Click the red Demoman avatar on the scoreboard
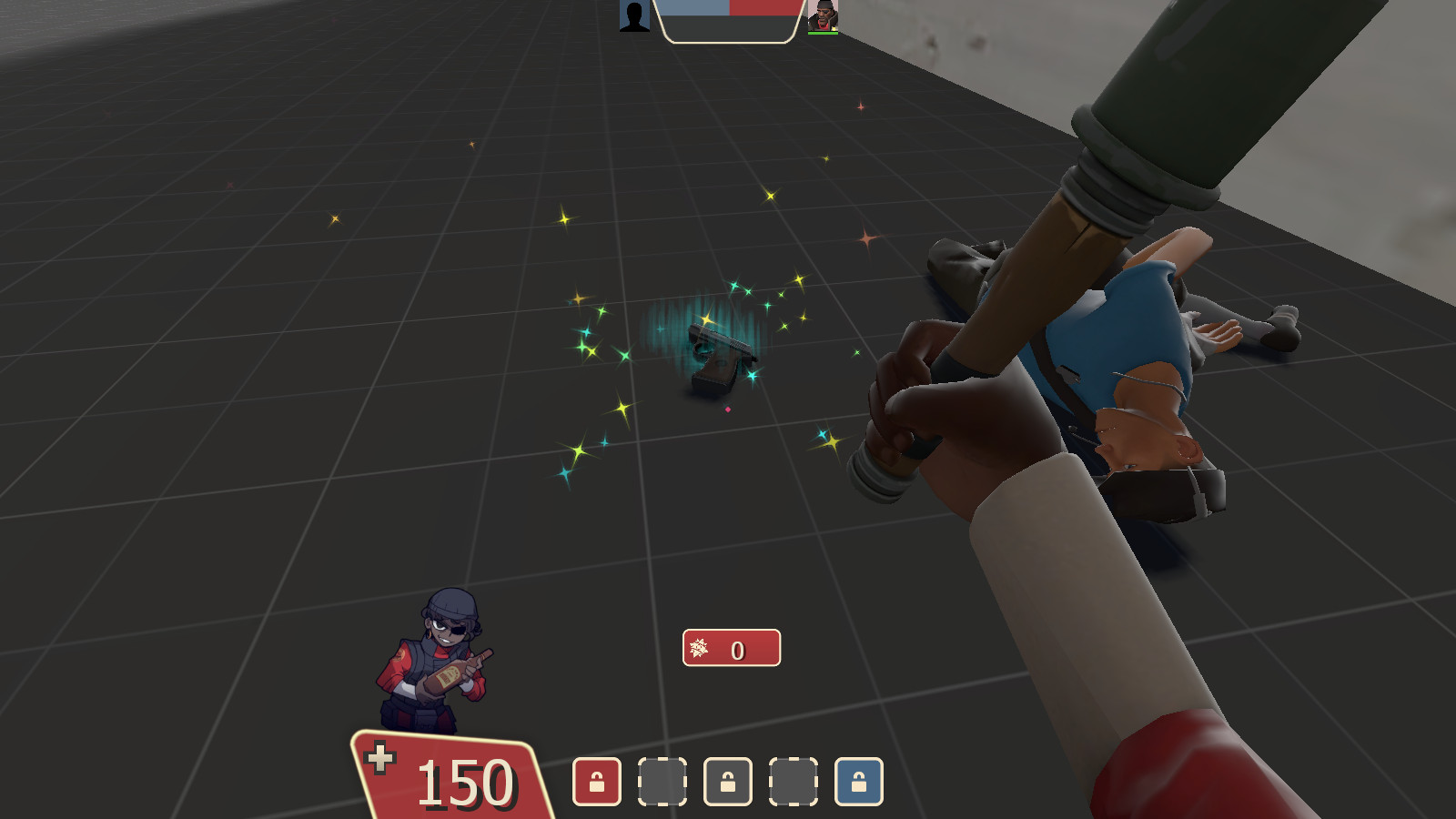The height and width of the screenshot is (819, 1456). (x=822, y=17)
